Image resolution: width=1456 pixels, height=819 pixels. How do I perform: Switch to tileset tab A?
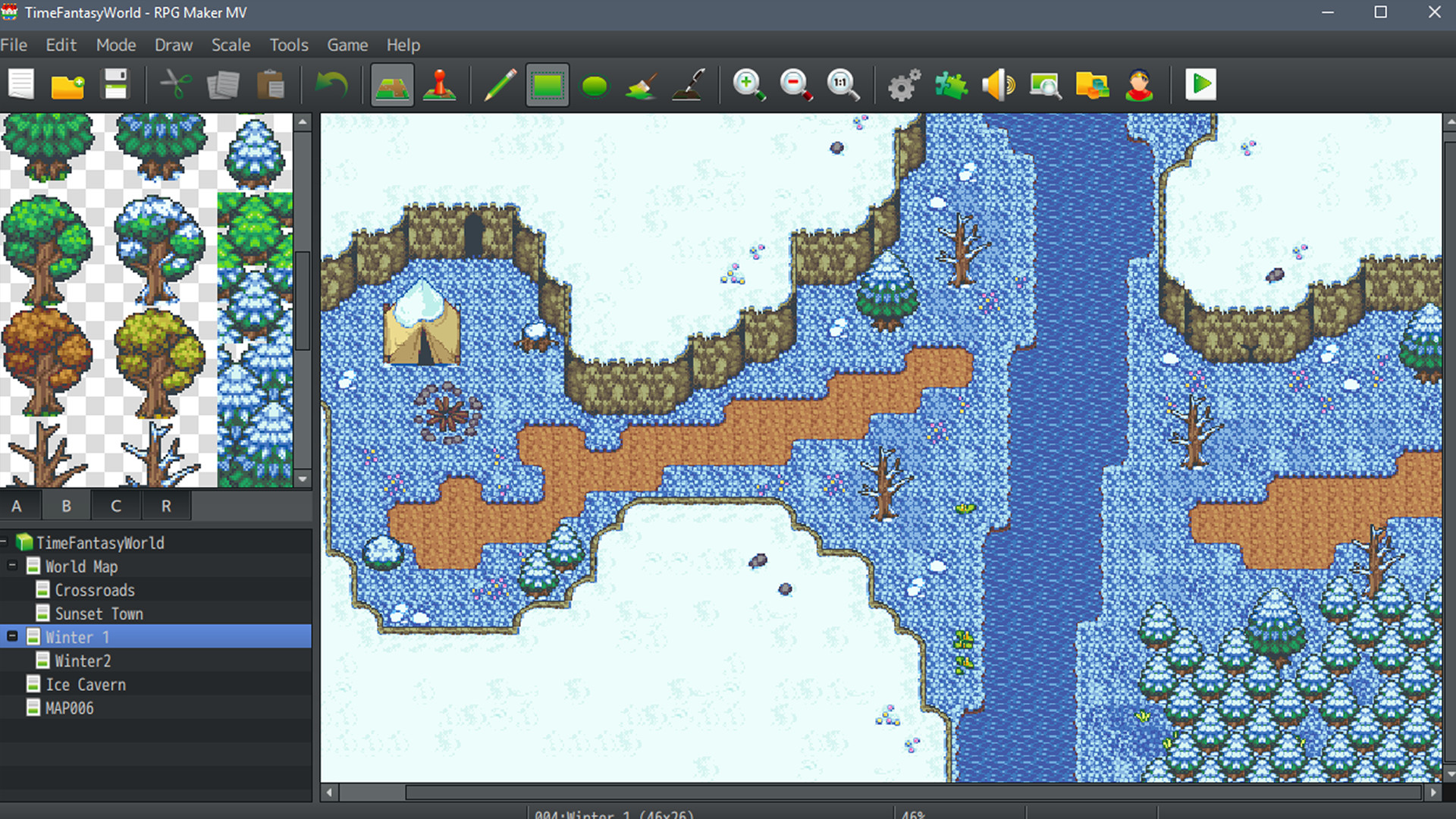(17, 505)
